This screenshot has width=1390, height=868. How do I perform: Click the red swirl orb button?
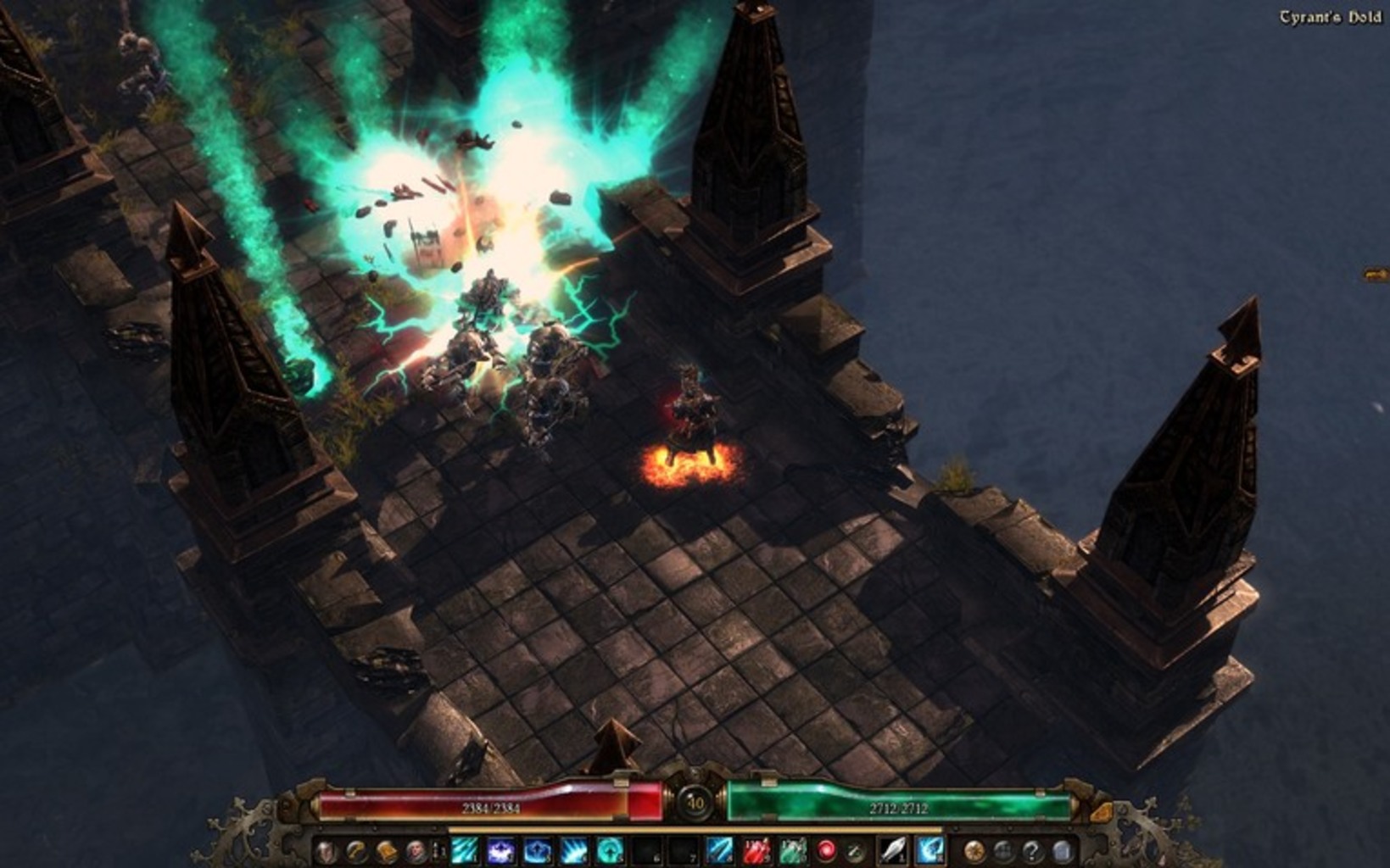click(x=826, y=850)
